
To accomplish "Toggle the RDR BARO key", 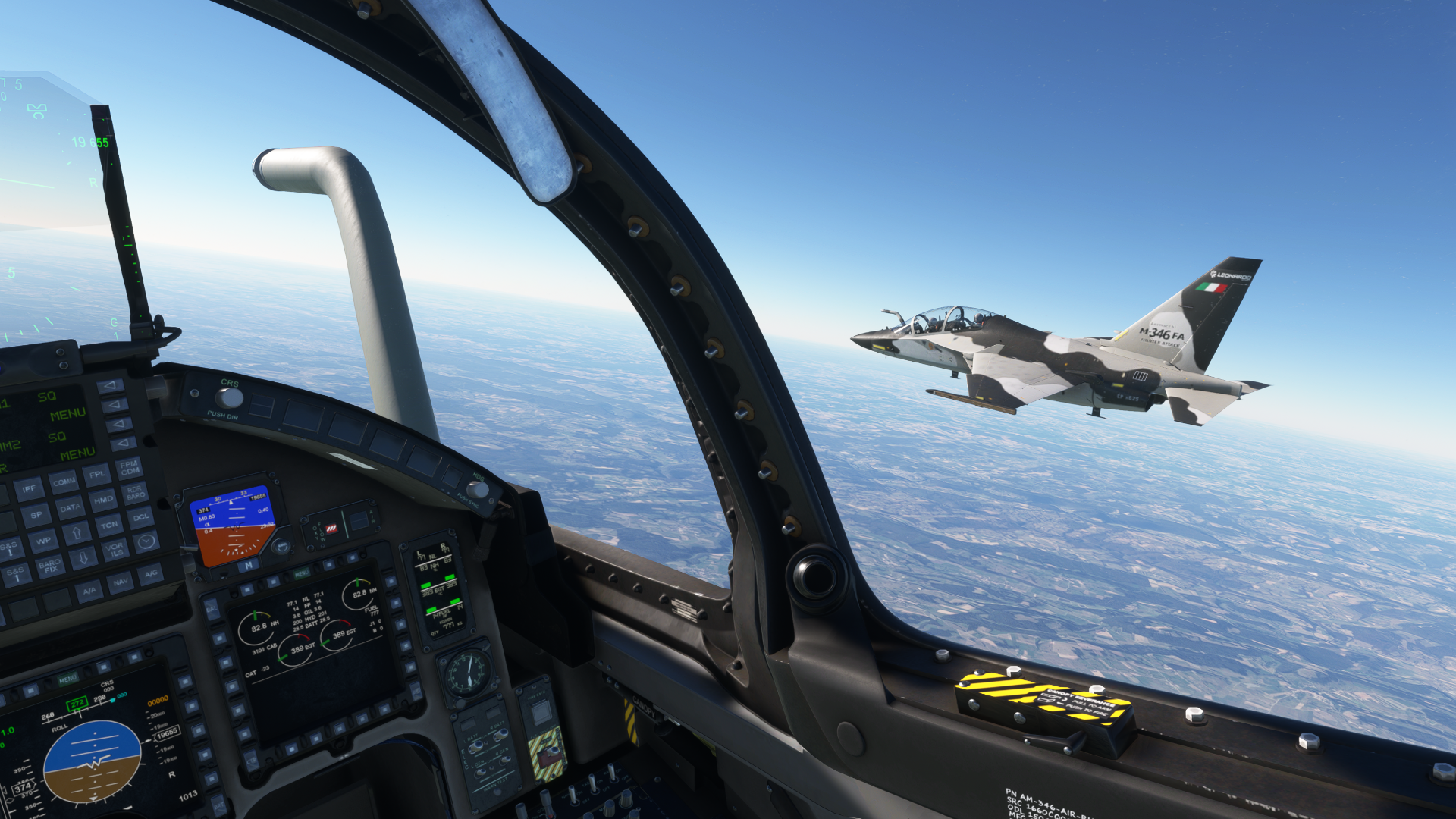I will click(136, 492).
